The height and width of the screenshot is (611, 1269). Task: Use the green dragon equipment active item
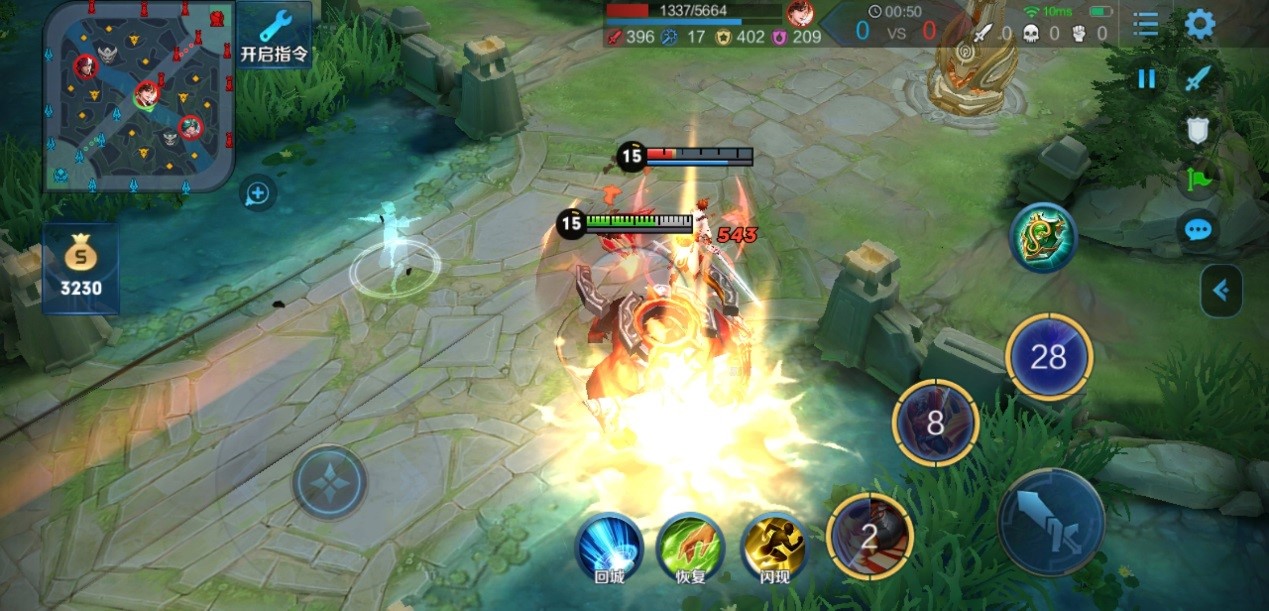click(x=1043, y=238)
